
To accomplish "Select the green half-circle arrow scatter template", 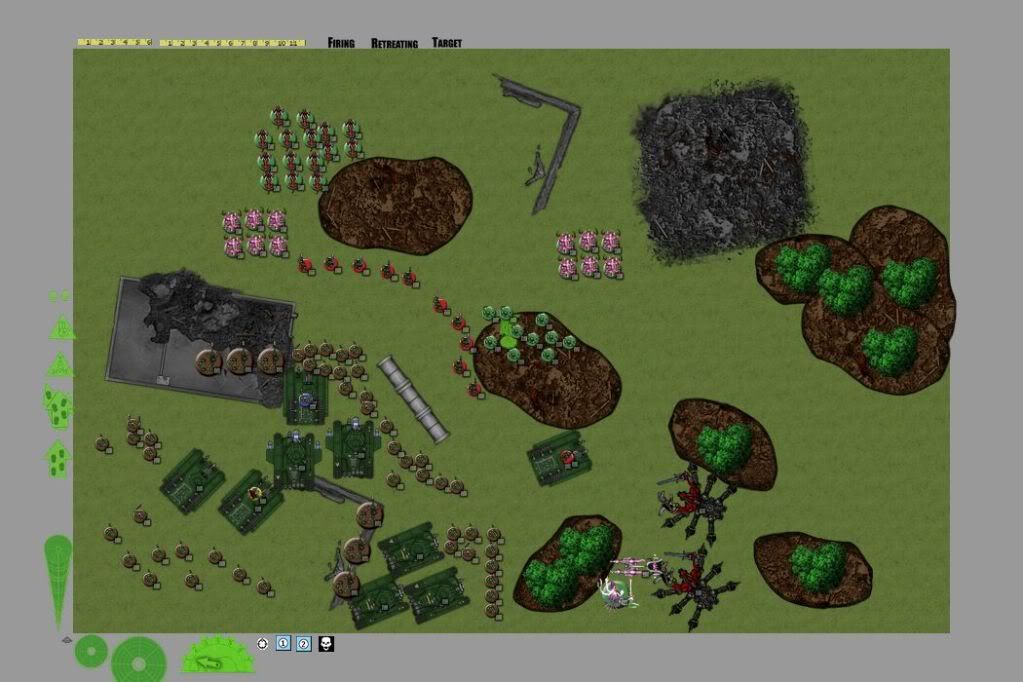I will [x=217, y=657].
